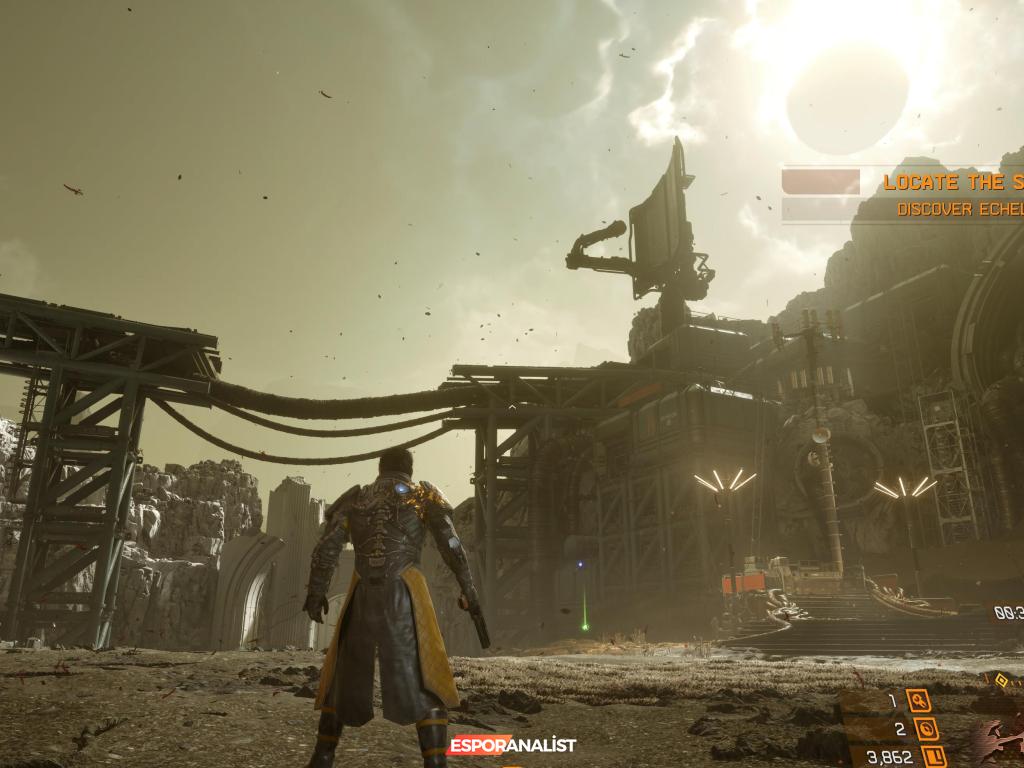Viewport: 1024px width, 768px height.
Task: Open the 'Locate the S...' objective tracker
Action: [x=952, y=182]
